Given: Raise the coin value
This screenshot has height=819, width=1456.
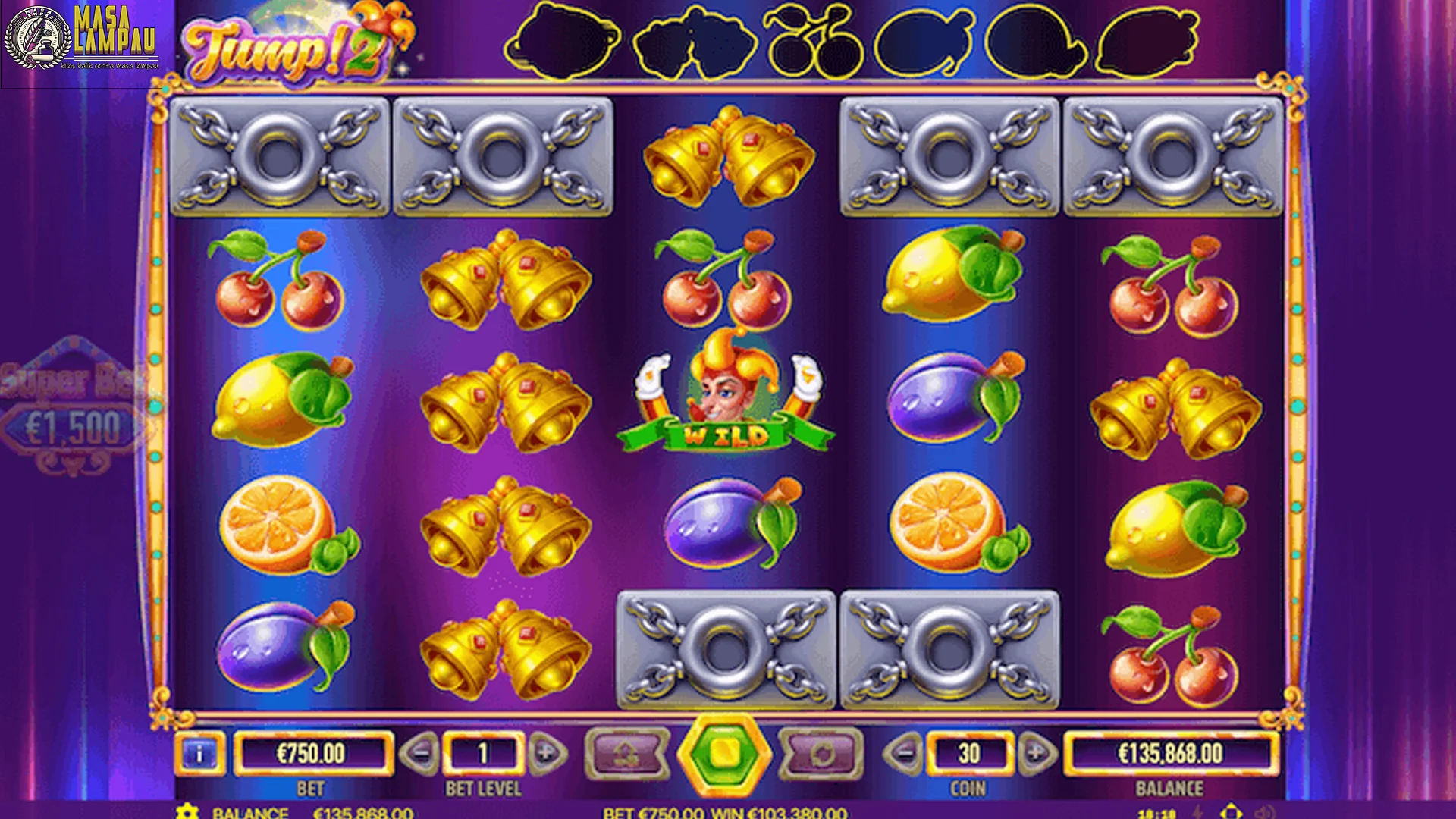Looking at the screenshot, I should coord(1036,753).
